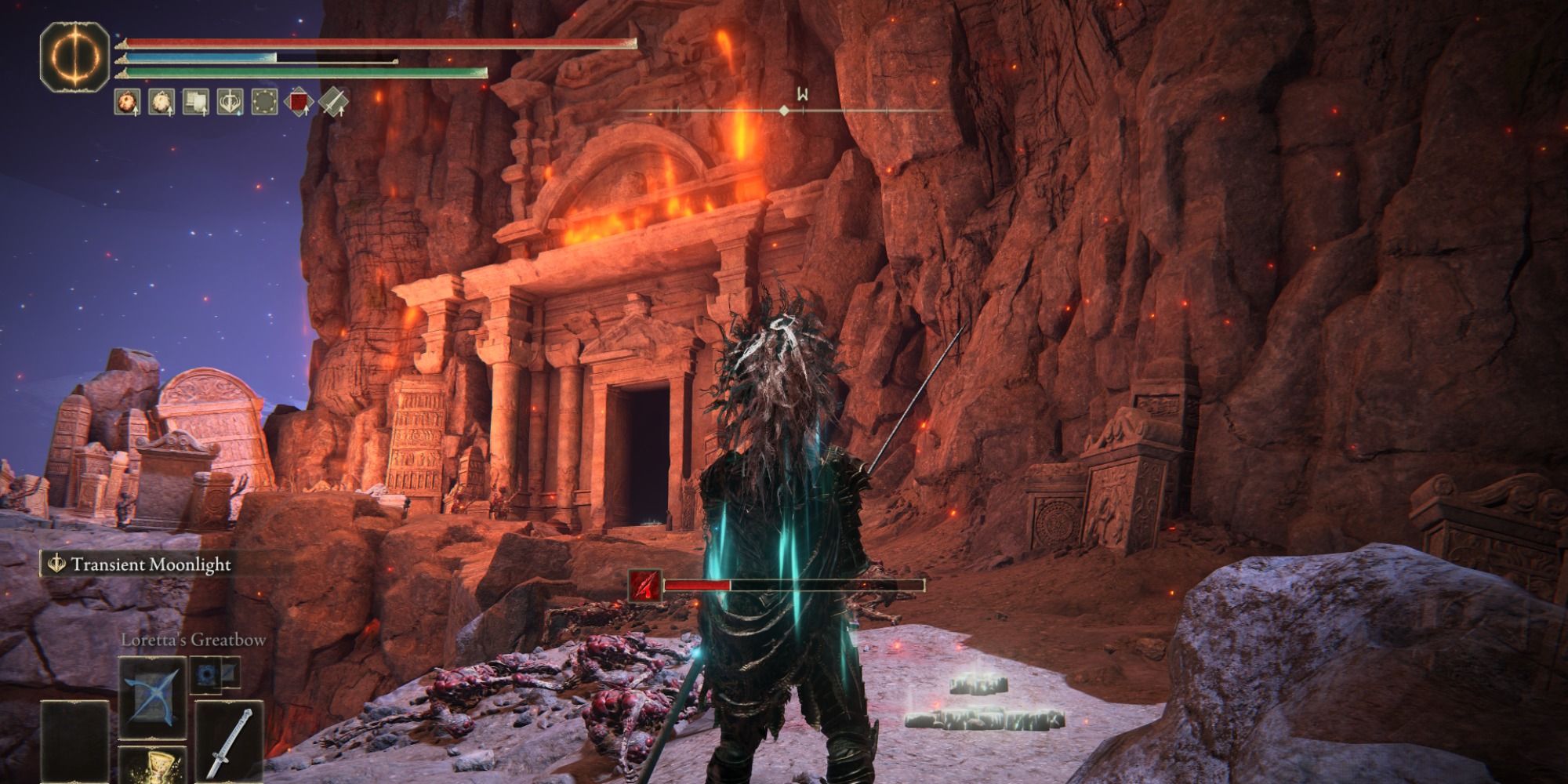
Task: Select the overlapping scrolls buff icon
Action: tap(195, 102)
